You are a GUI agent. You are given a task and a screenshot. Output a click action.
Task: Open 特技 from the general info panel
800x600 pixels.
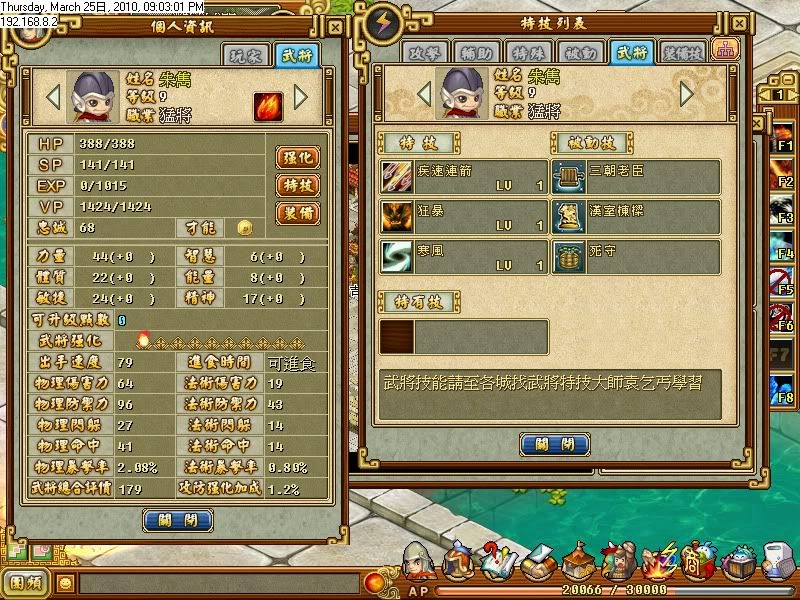click(x=297, y=185)
